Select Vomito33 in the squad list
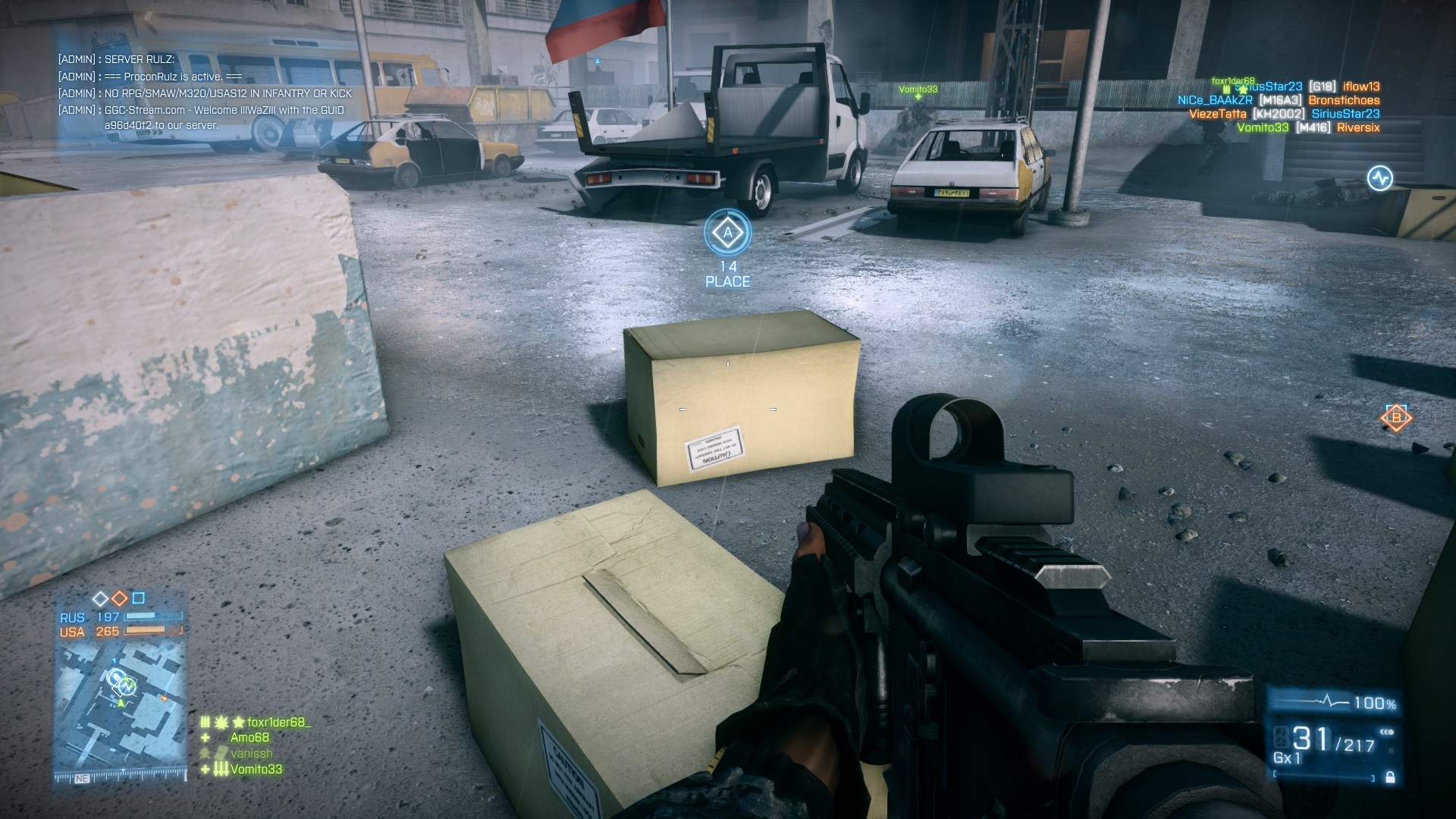Viewport: 1456px width, 819px height. (x=256, y=769)
